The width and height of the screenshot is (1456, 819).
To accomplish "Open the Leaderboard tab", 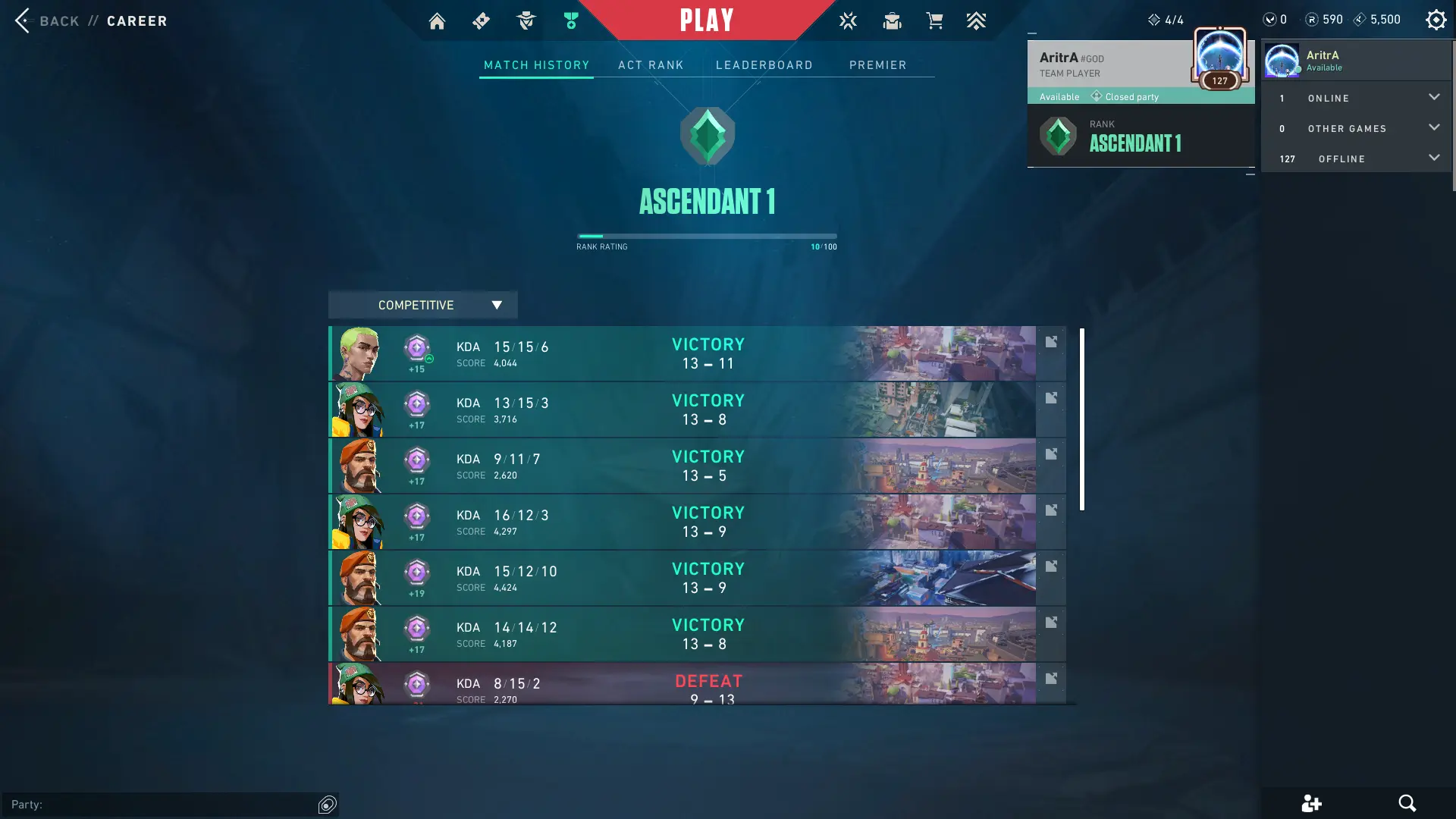I will coord(764,65).
